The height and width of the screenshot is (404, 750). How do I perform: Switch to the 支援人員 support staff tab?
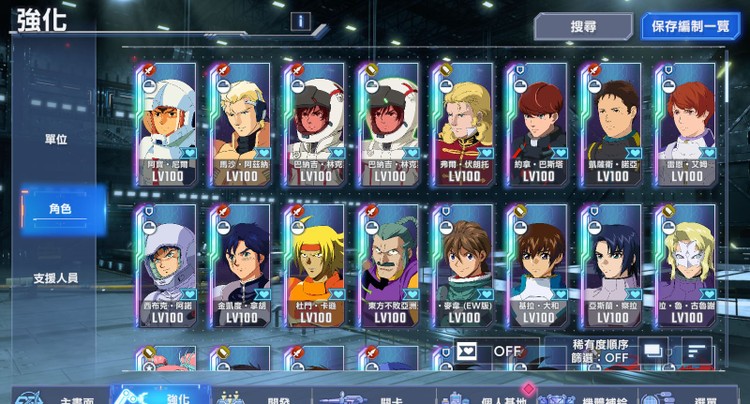click(56, 277)
